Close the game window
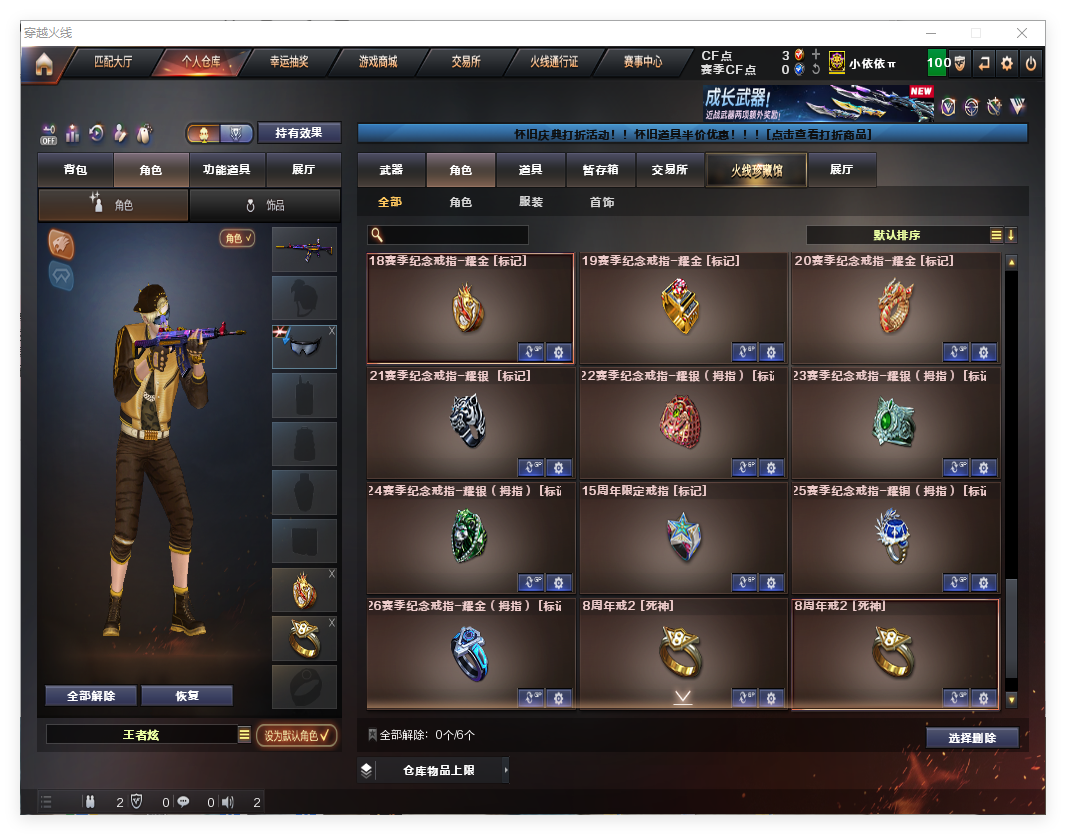1066x835 pixels. coord(1023,33)
